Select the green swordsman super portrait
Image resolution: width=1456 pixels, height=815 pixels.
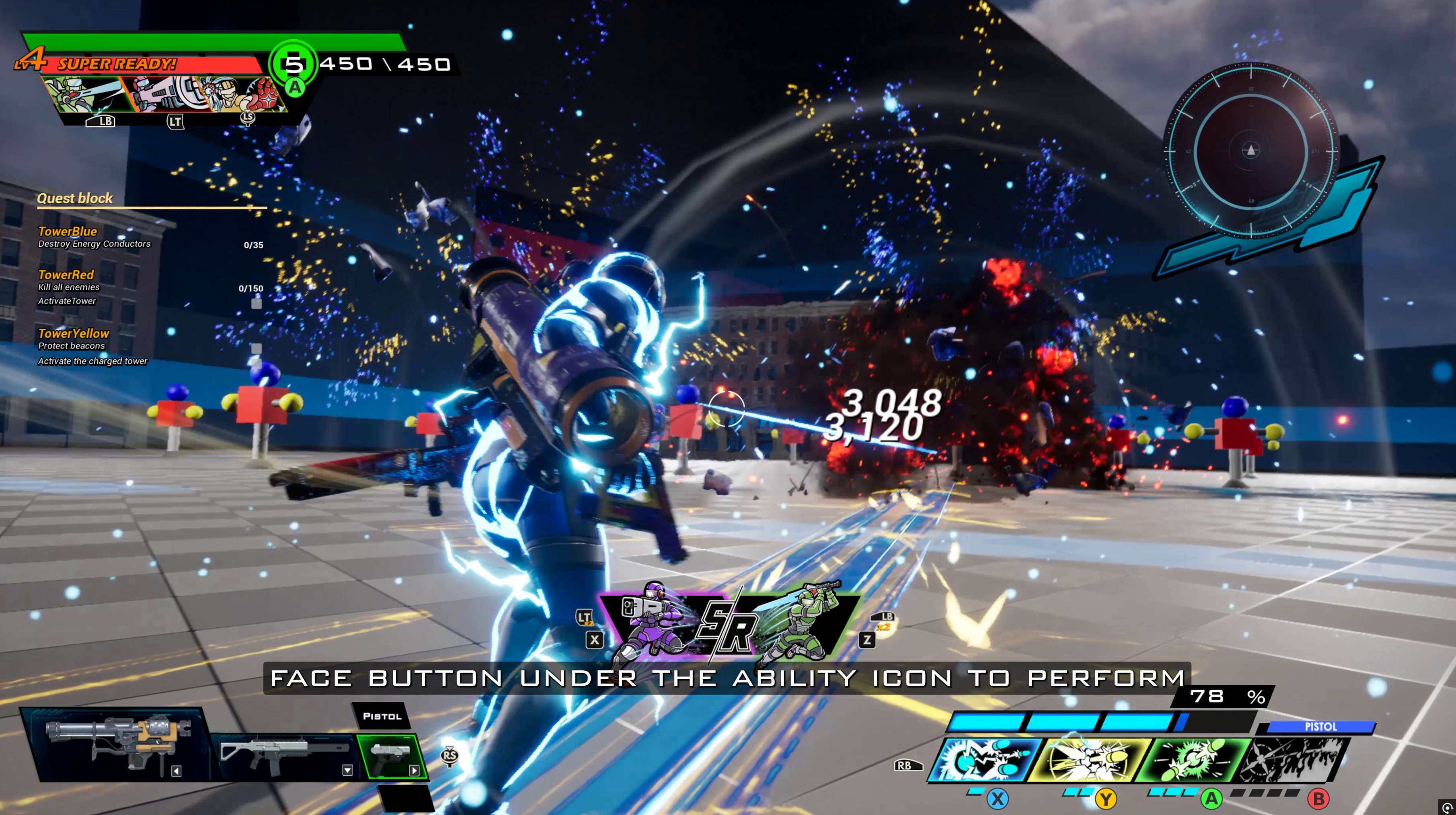[85, 93]
